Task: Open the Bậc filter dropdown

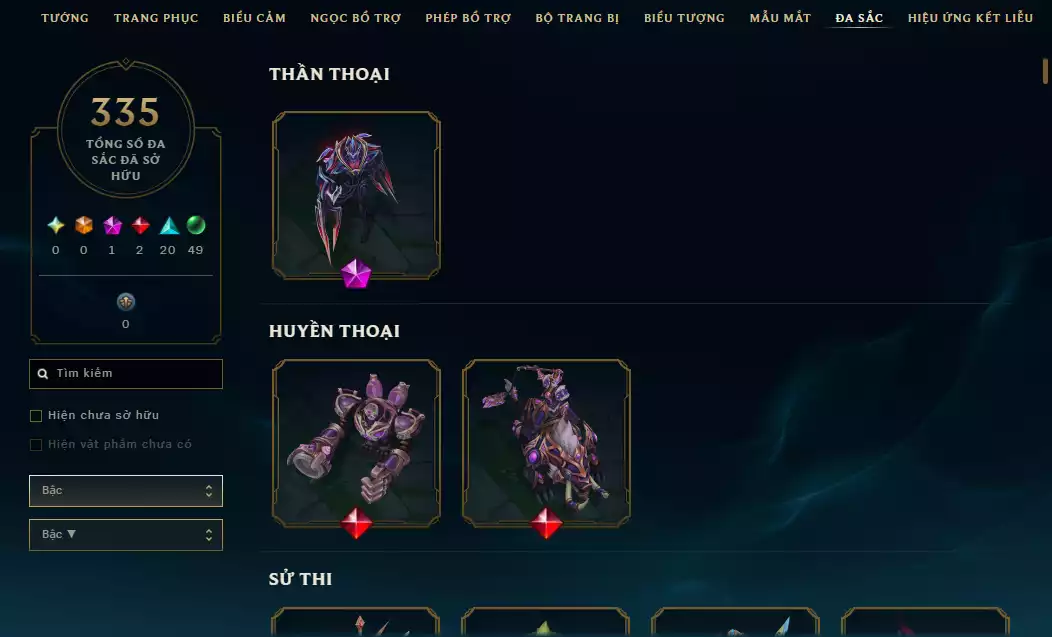Action: [126, 491]
